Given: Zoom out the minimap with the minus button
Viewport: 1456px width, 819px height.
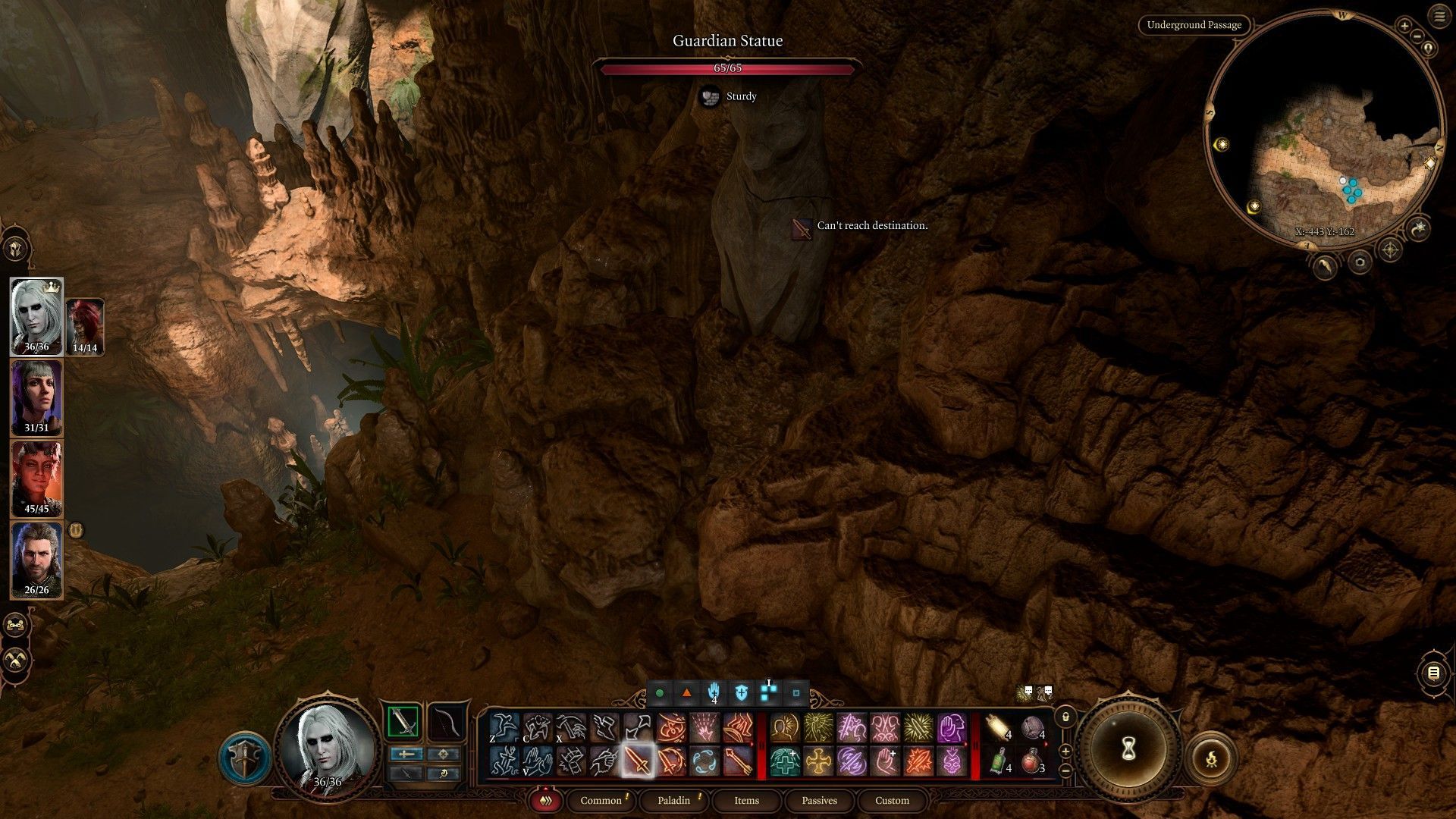Looking at the screenshot, I should pyautogui.click(x=1415, y=36).
